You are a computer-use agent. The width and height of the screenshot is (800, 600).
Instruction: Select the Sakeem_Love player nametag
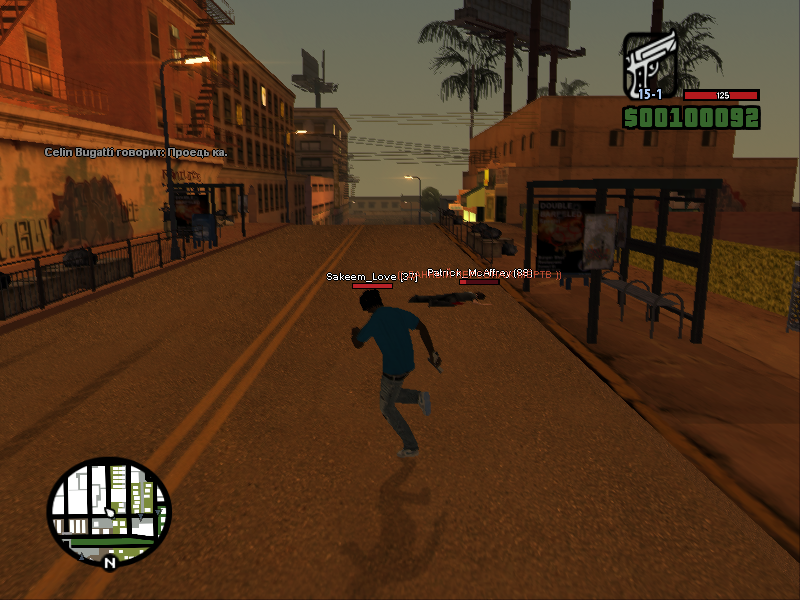point(371,276)
